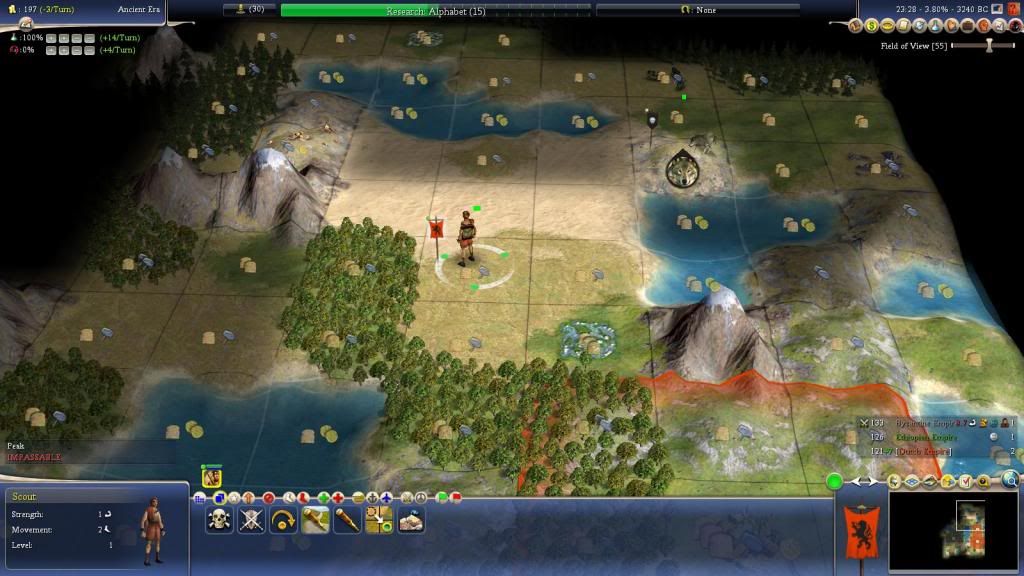Image resolution: width=1024 pixels, height=576 pixels.
Task: Open the globe view magnifier button
Action: (1010, 482)
